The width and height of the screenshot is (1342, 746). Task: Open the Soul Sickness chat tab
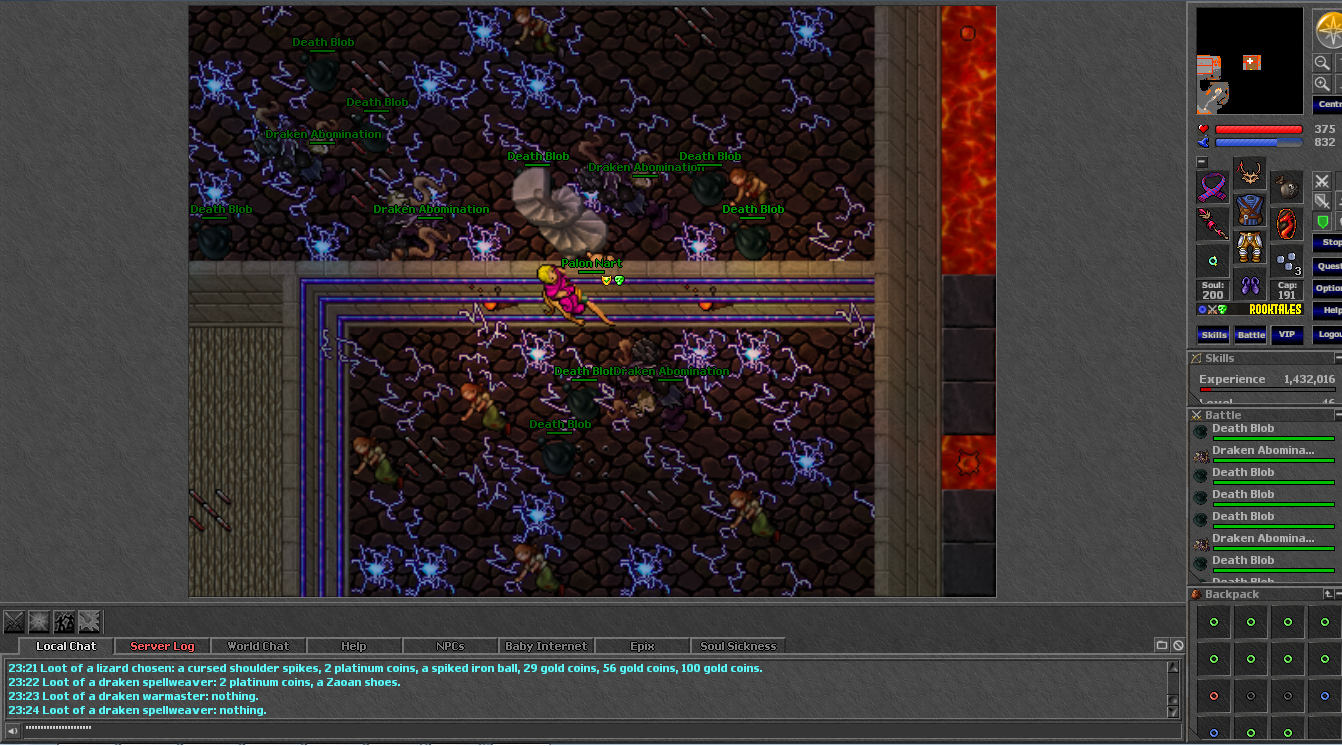738,646
